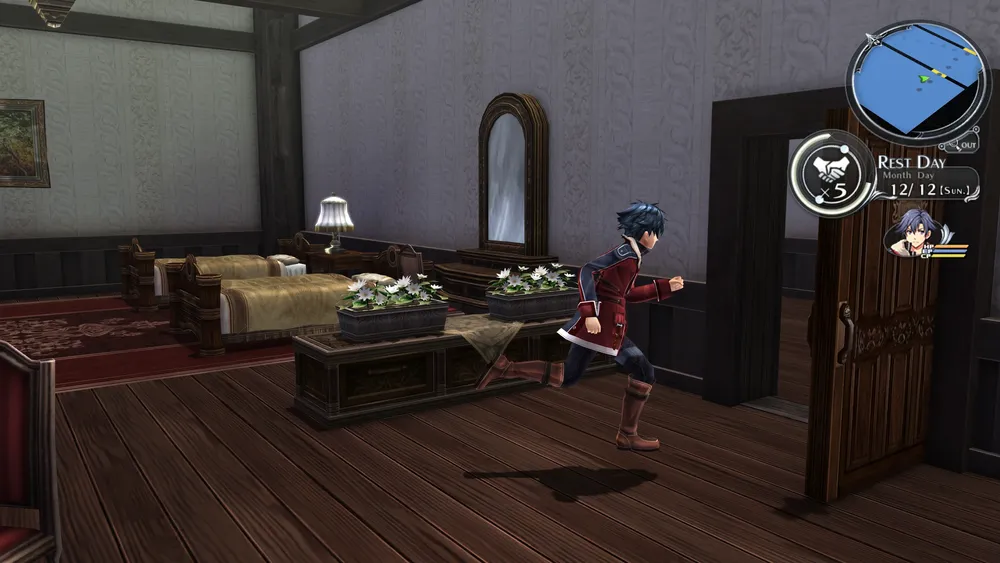Image resolution: width=1000 pixels, height=563 pixels.
Task: Open the circular blue minimap
Action: 918,80
